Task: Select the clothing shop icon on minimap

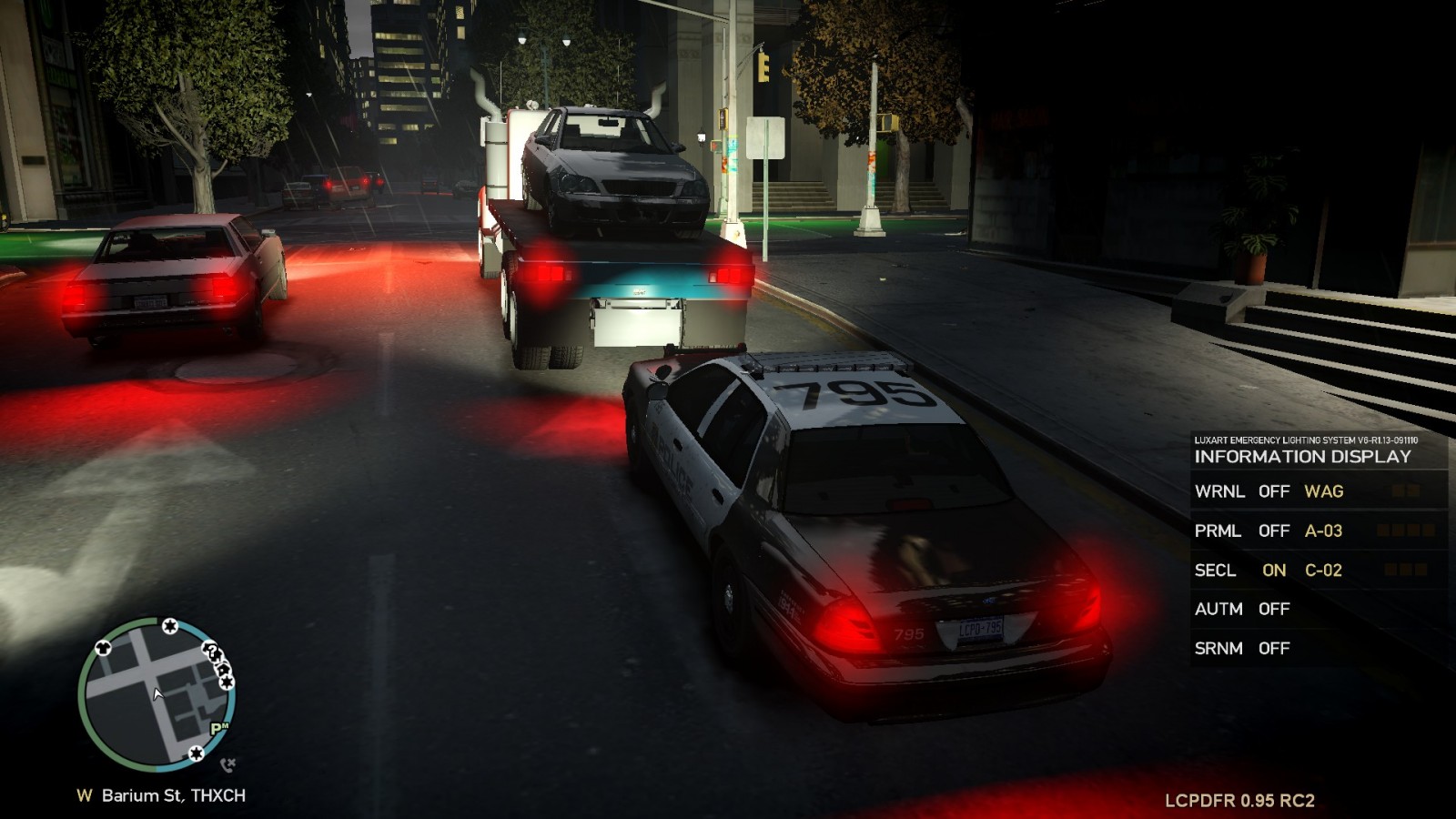Action: 103,648
